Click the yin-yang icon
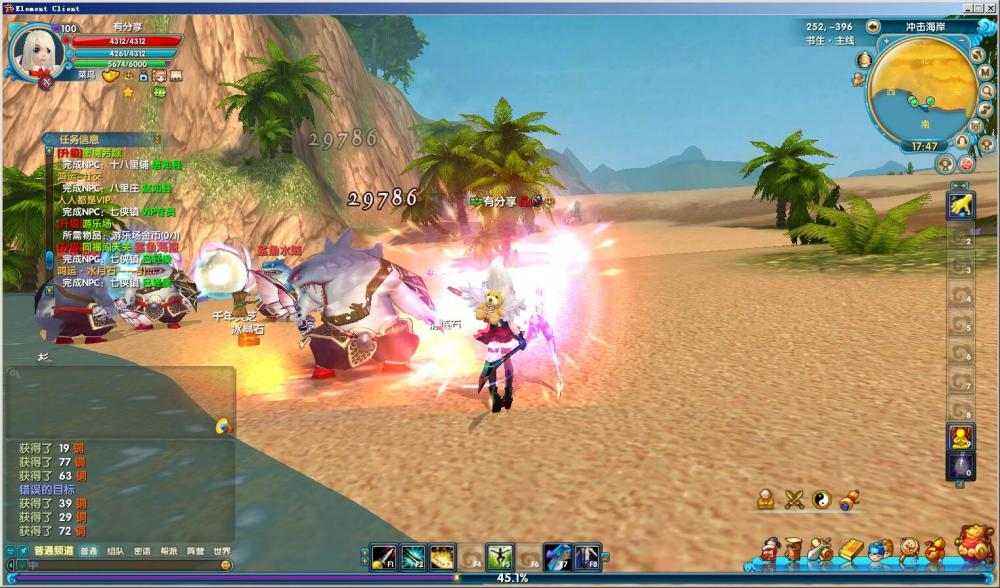The height and width of the screenshot is (588, 1000). 821,498
